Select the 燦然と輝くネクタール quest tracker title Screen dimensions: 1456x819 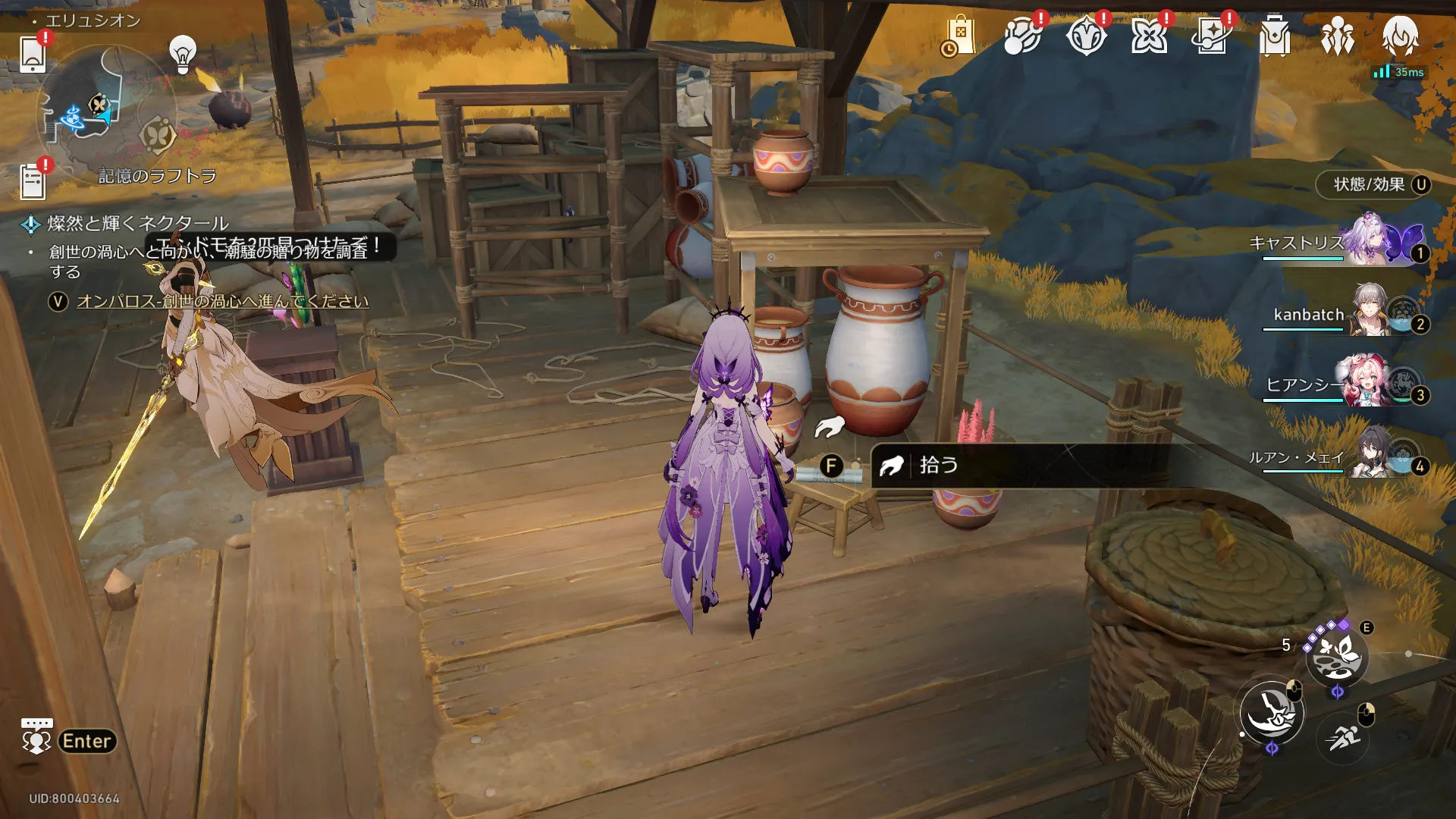click(137, 223)
